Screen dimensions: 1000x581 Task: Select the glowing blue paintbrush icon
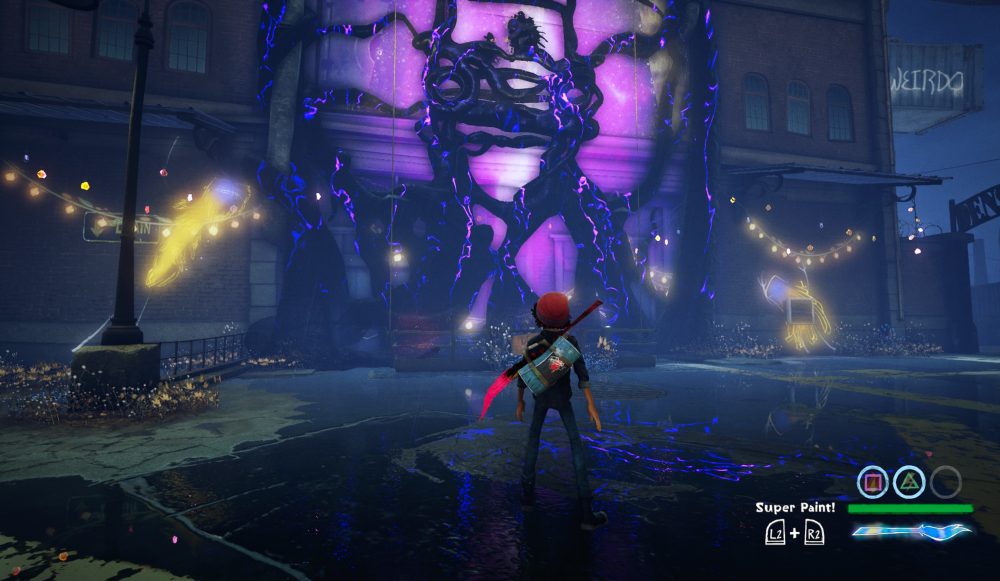[x=911, y=531]
